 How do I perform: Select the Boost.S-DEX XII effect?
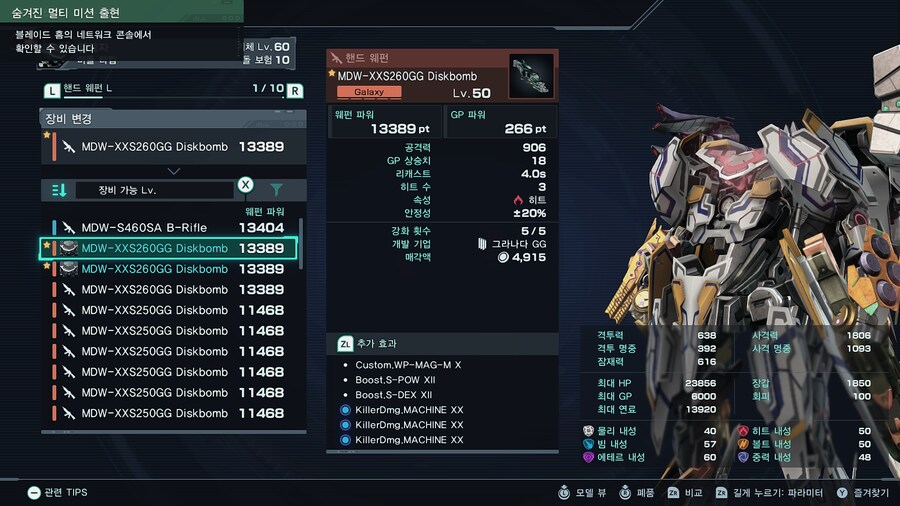click(x=394, y=395)
